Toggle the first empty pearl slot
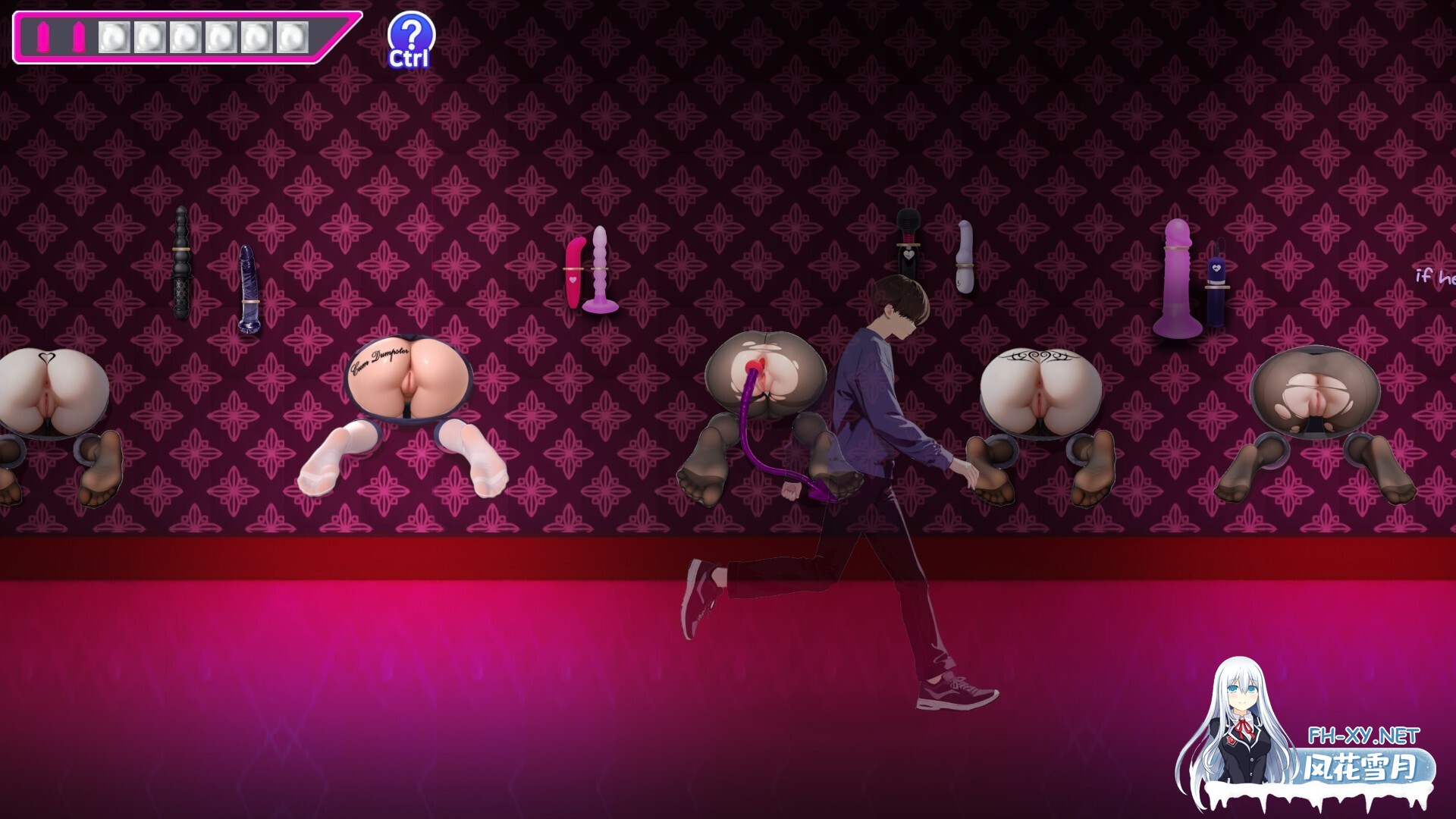The image size is (1456, 819). [115, 36]
